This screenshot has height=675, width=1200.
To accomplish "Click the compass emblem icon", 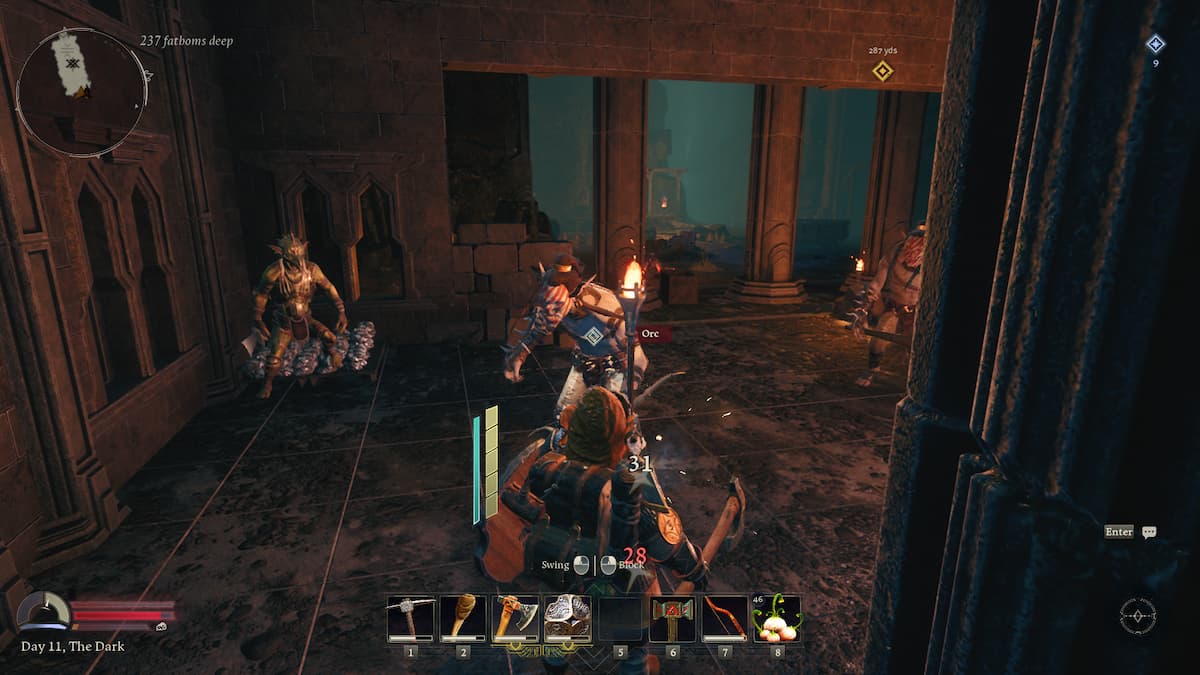I will click(1138, 615).
